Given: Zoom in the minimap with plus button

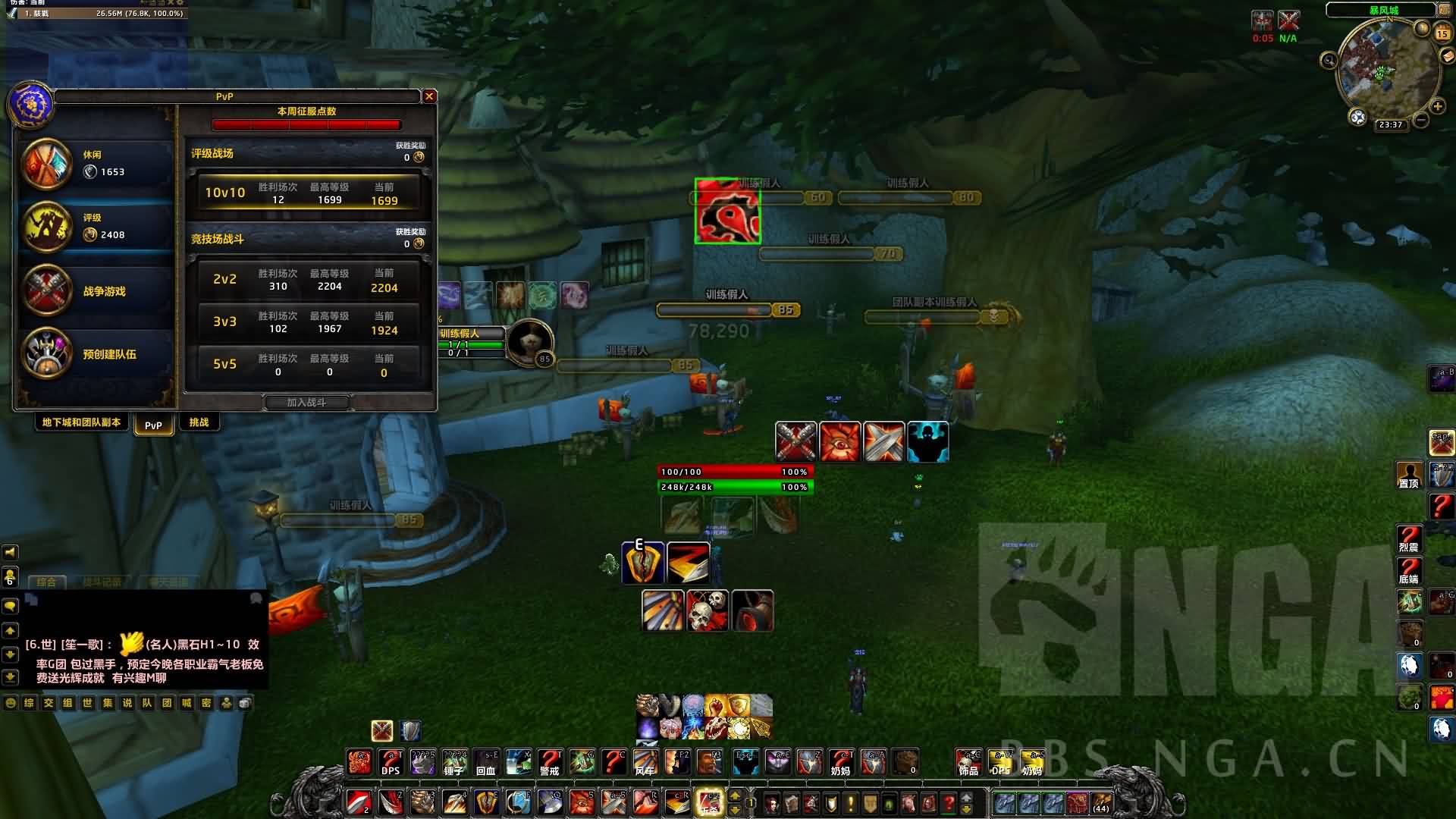Looking at the screenshot, I should tap(1438, 106).
